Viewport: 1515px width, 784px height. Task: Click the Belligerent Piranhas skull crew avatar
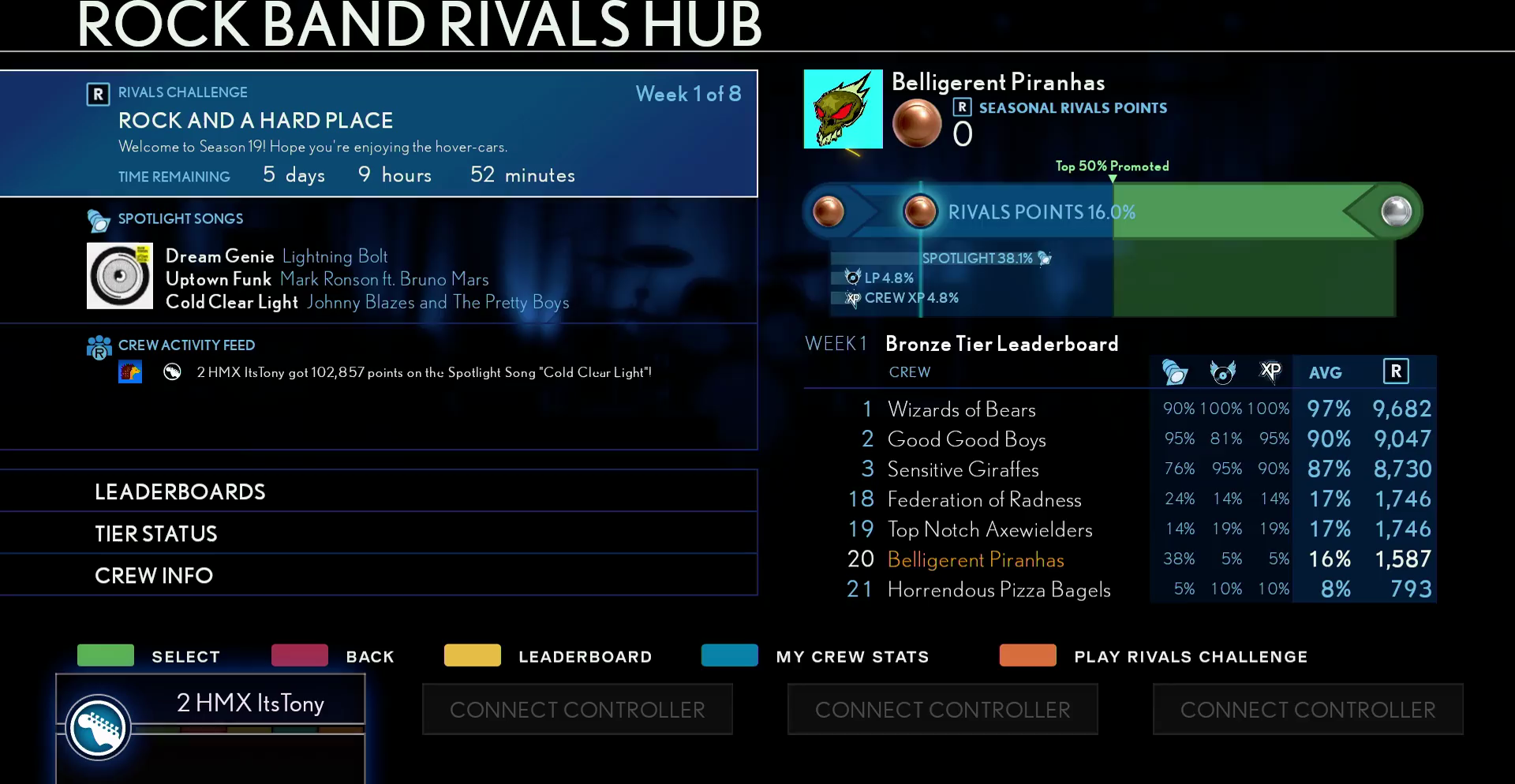pos(843,109)
